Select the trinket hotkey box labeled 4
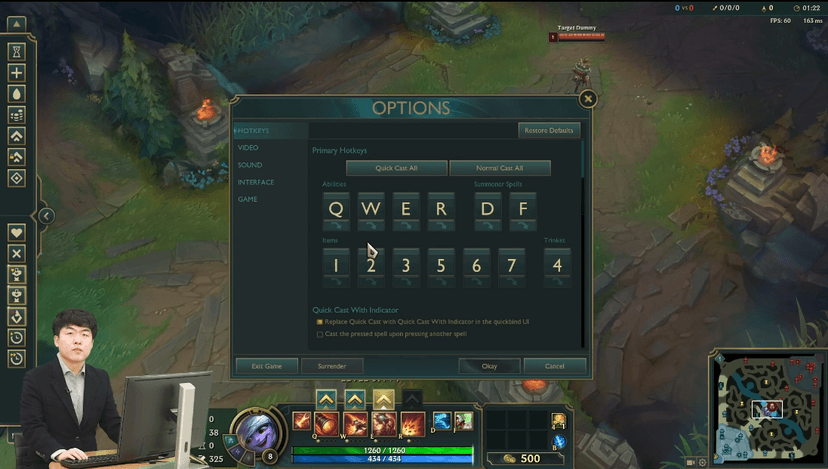This screenshot has width=828, height=469. pyautogui.click(x=557, y=266)
